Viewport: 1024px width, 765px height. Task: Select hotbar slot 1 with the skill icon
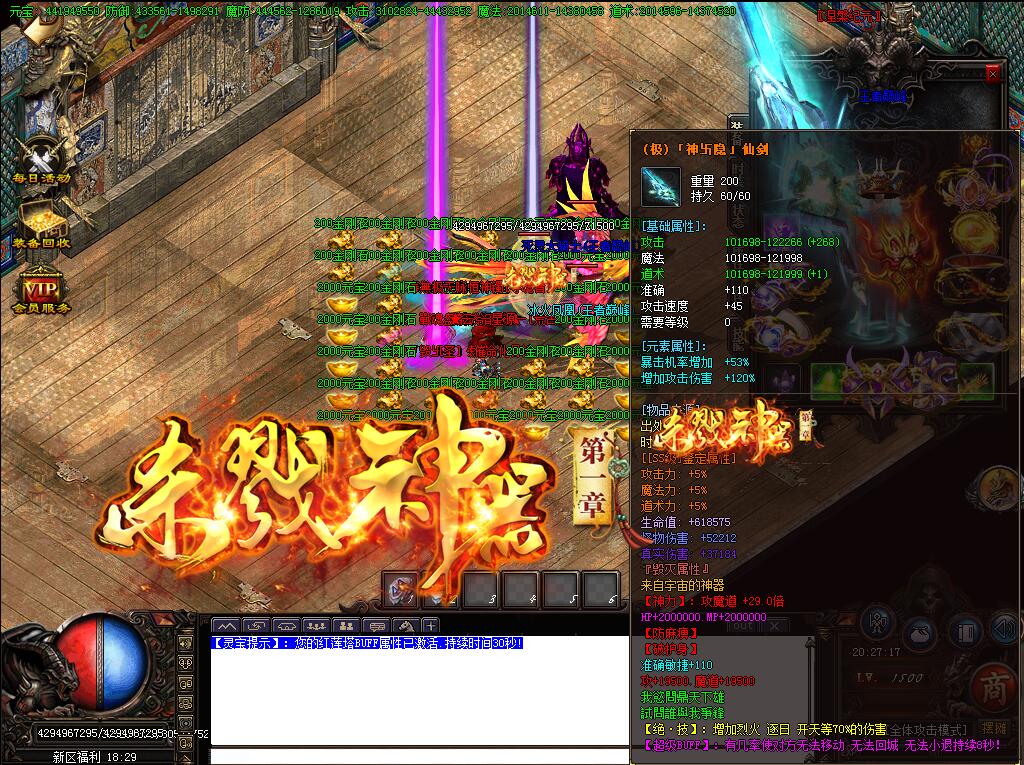tap(401, 589)
